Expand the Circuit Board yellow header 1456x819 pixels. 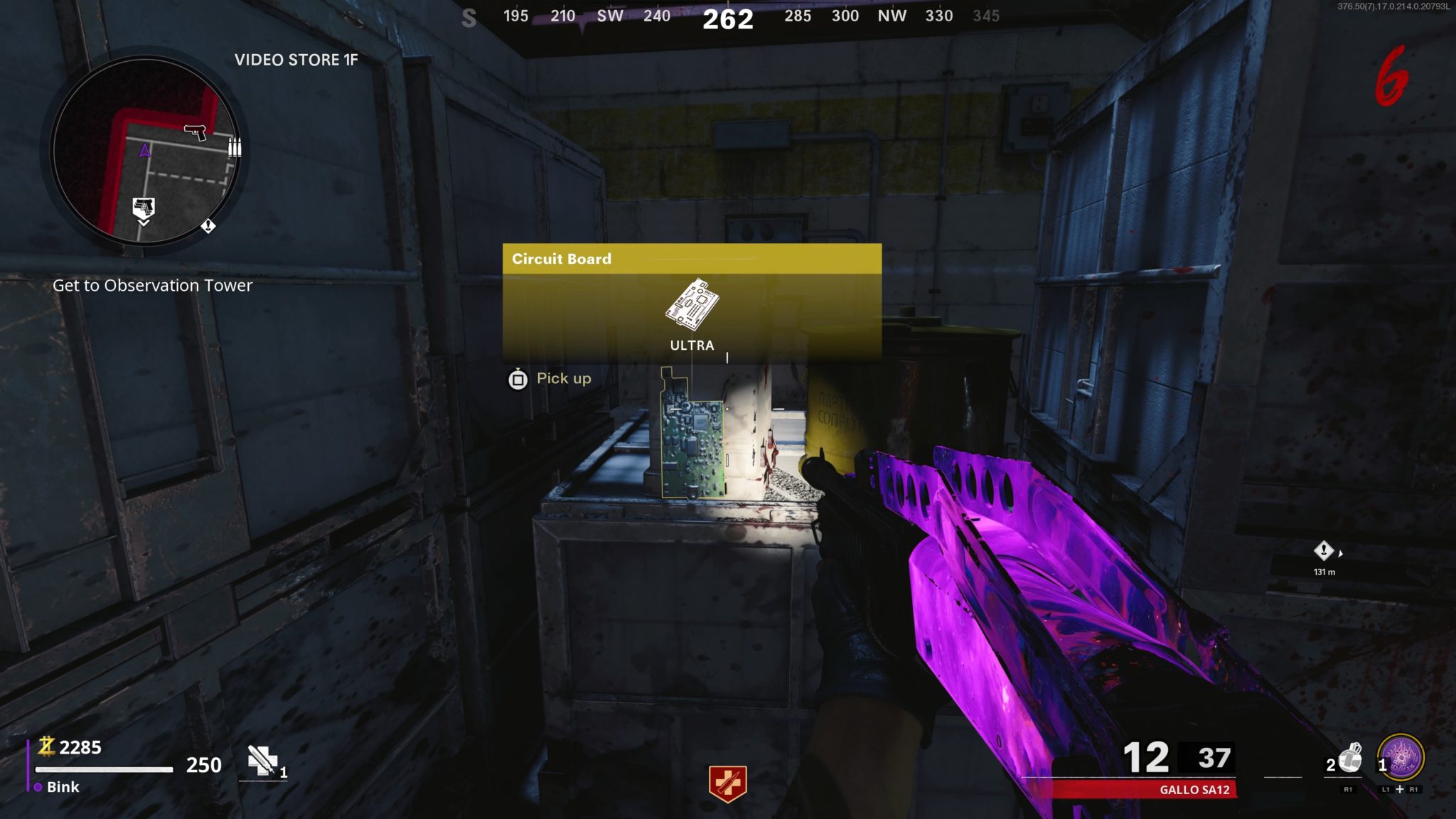click(x=561, y=258)
